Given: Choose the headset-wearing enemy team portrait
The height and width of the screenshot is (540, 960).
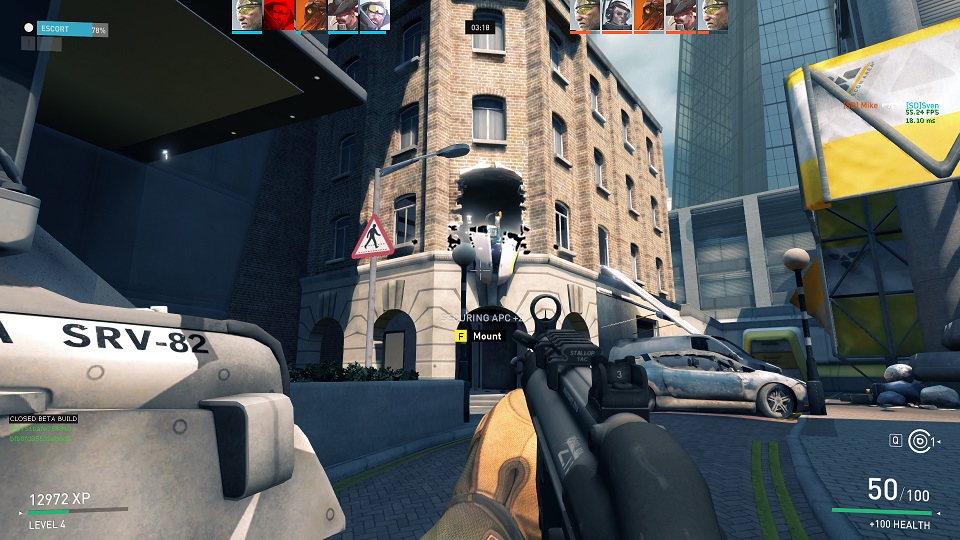Looking at the screenshot, I should [617, 15].
